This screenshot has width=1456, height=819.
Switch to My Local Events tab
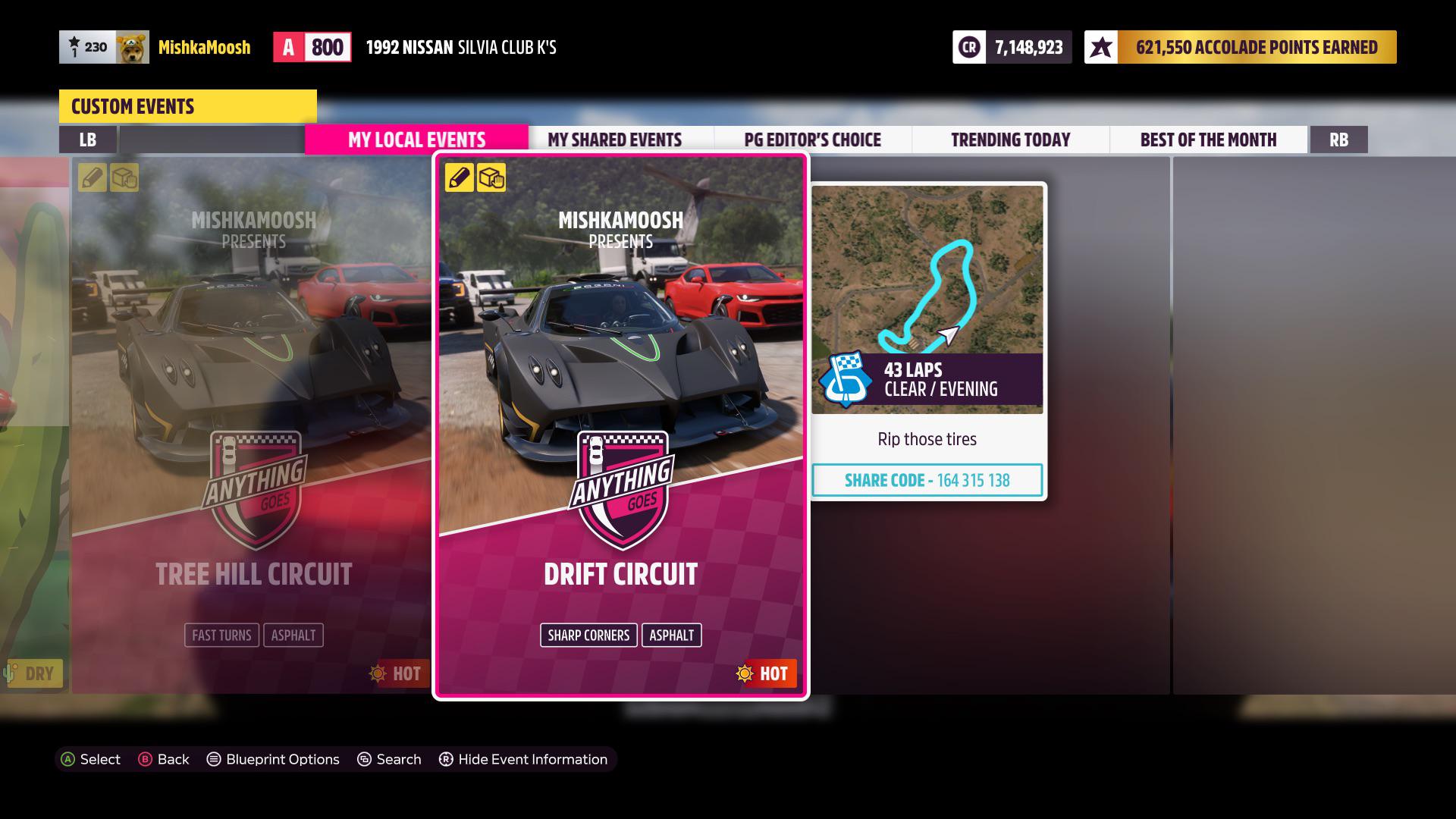416,140
